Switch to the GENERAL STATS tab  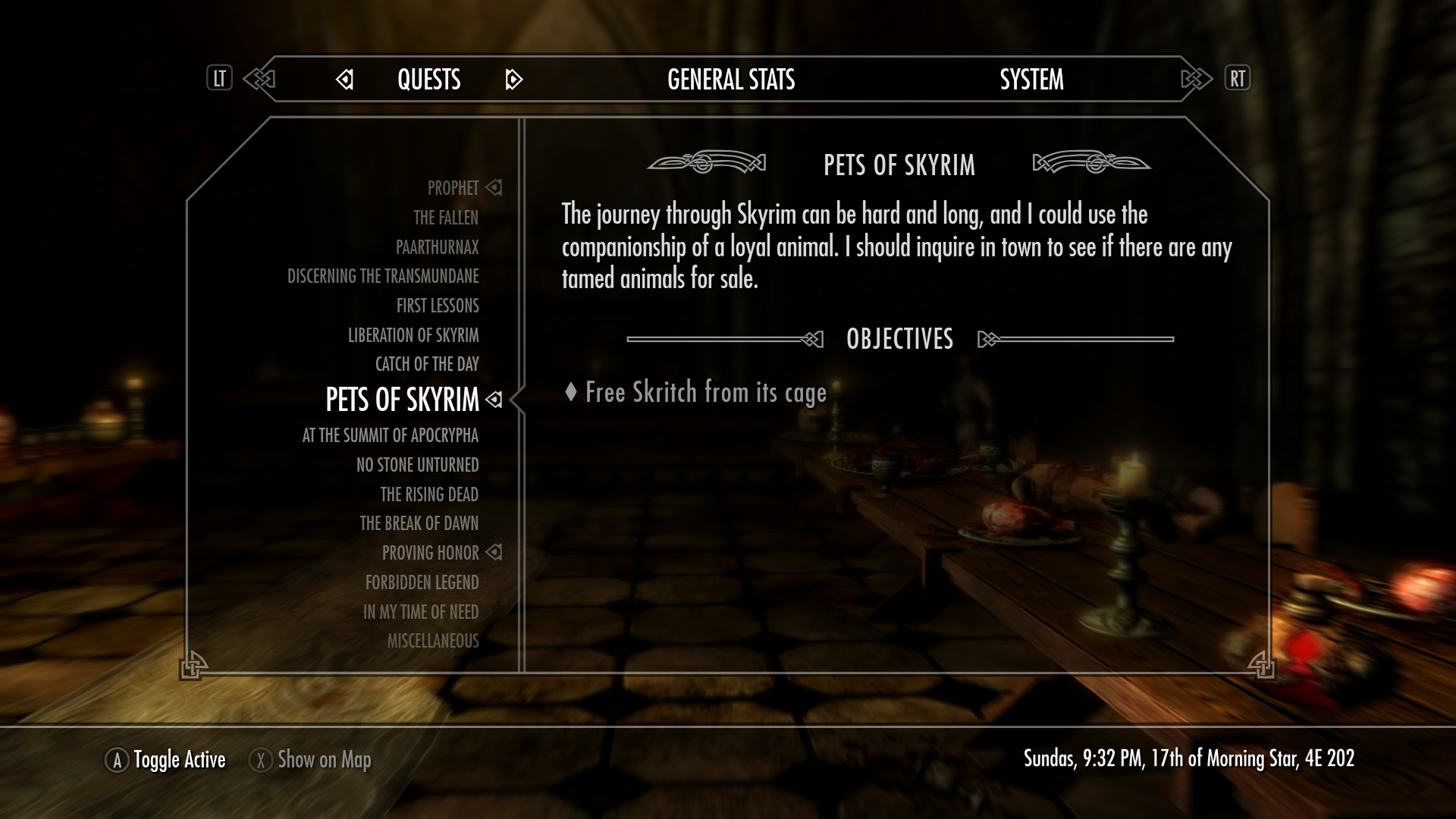(x=730, y=79)
